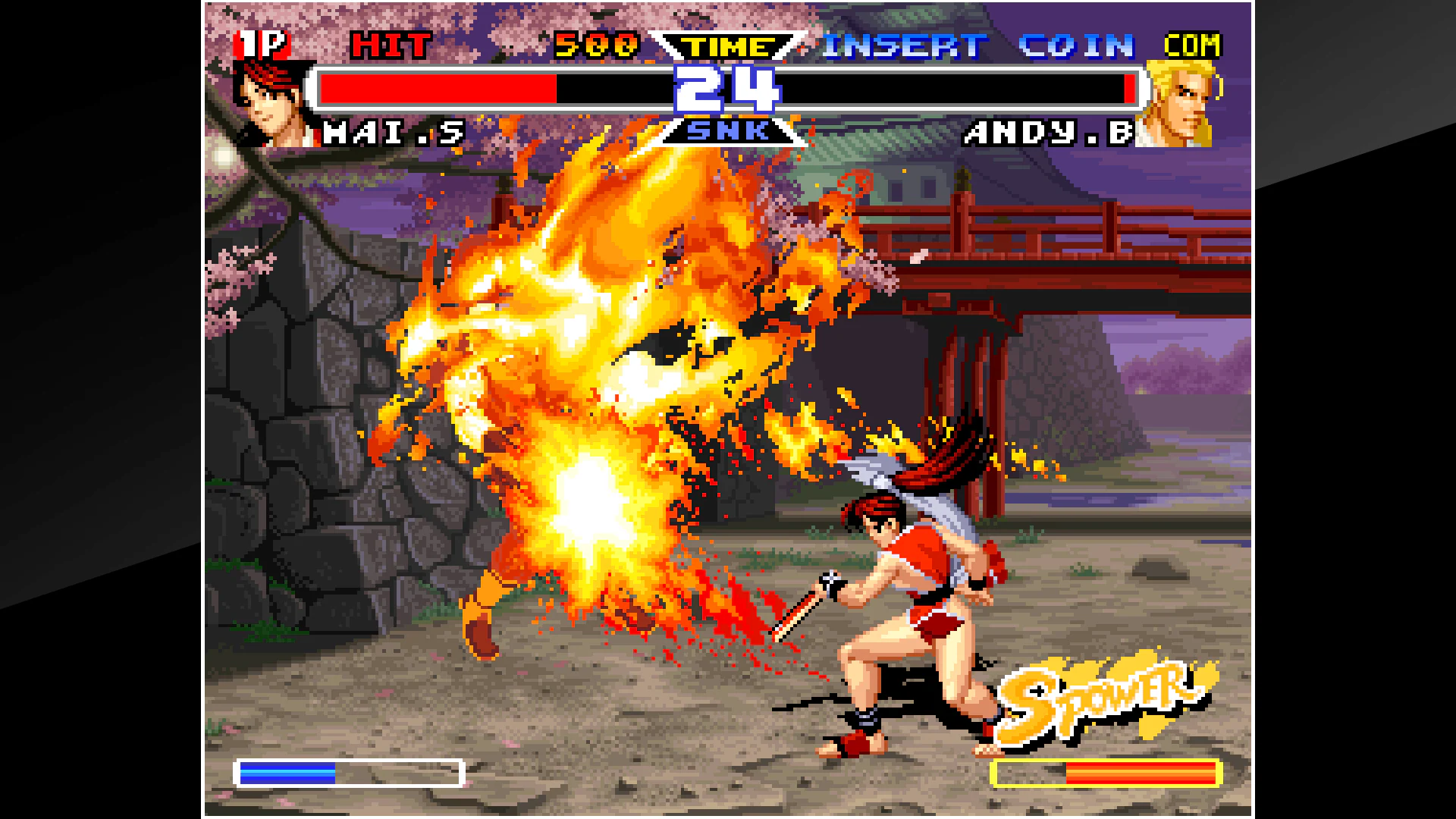1456x819 pixels.
Task: Click the COM opponent indicator
Action: tap(1193, 45)
